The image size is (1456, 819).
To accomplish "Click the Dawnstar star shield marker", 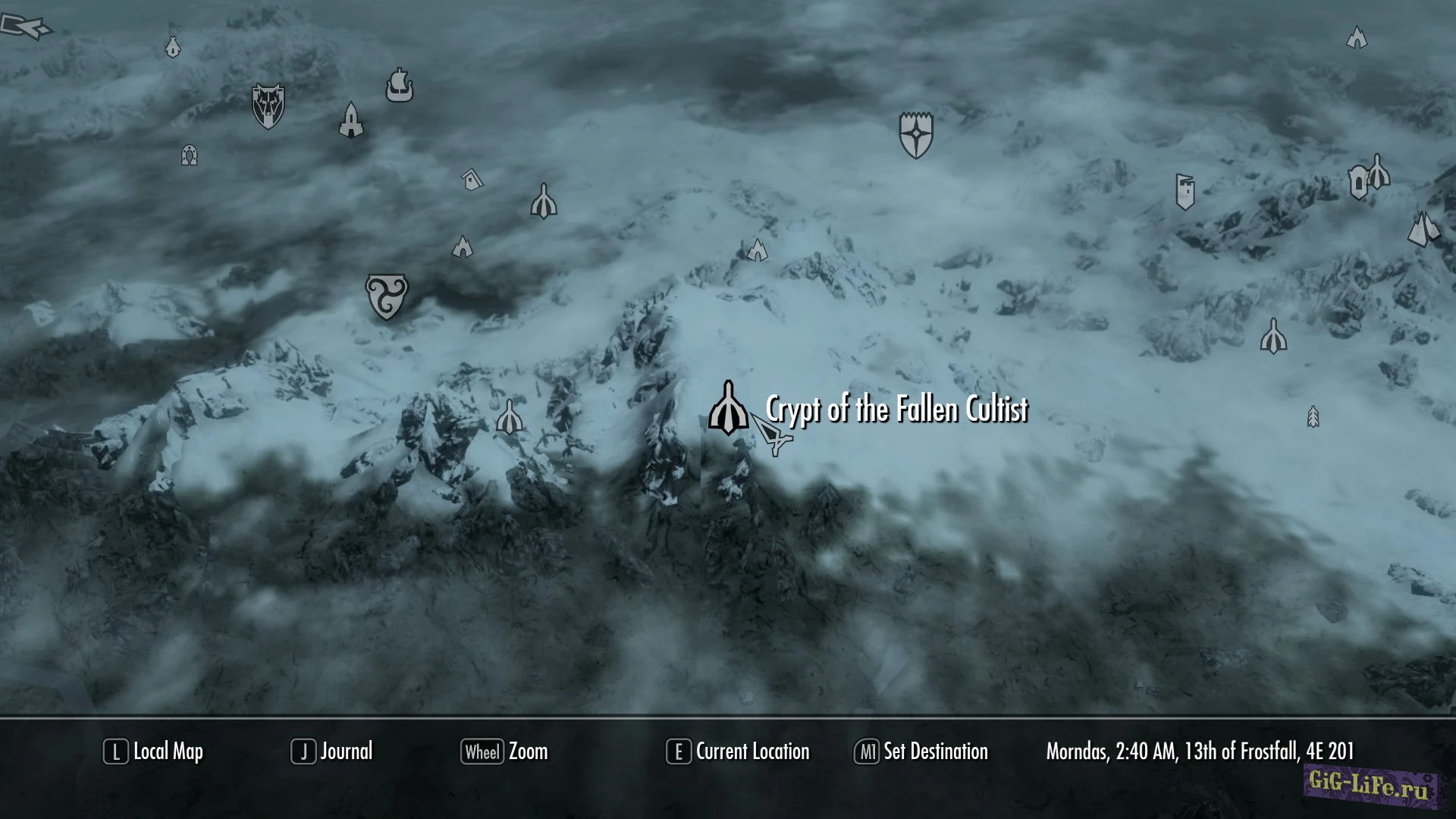I will coord(916,135).
